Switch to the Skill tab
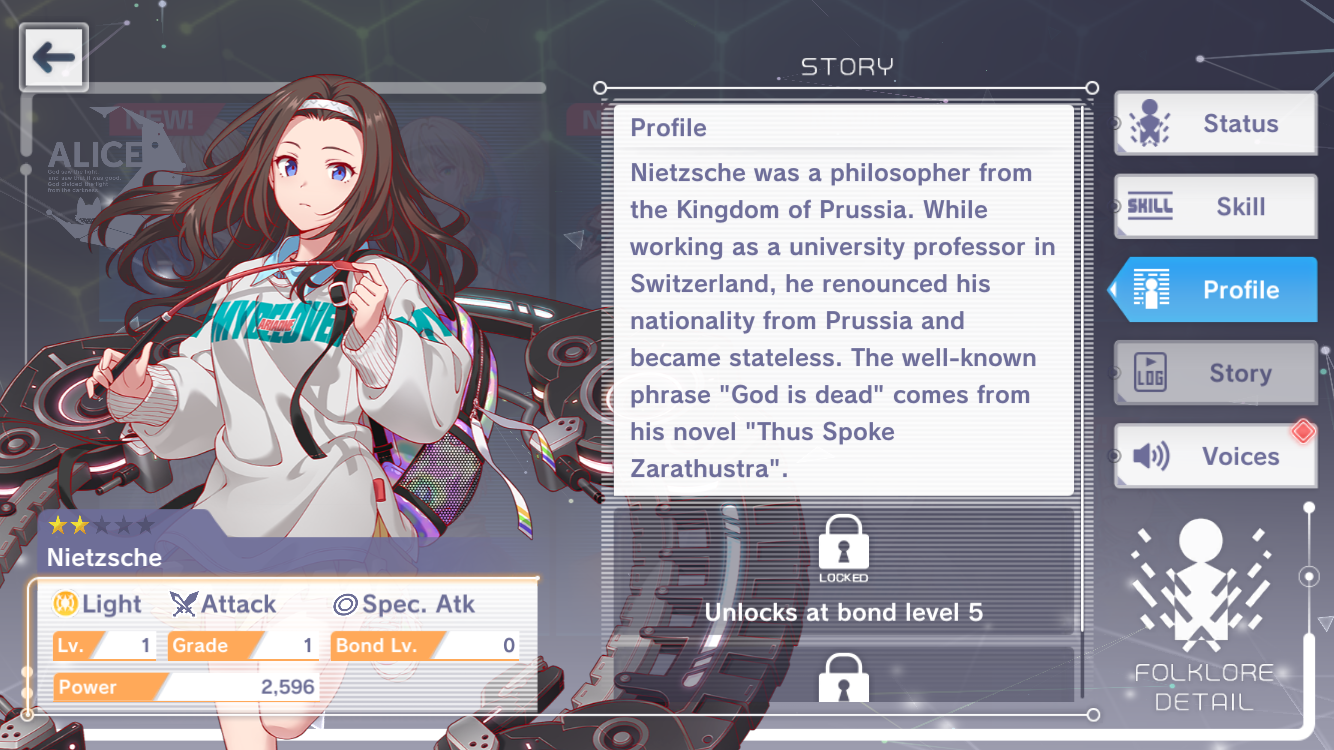The height and width of the screenshot is (750, 1334). [1216, 207]
